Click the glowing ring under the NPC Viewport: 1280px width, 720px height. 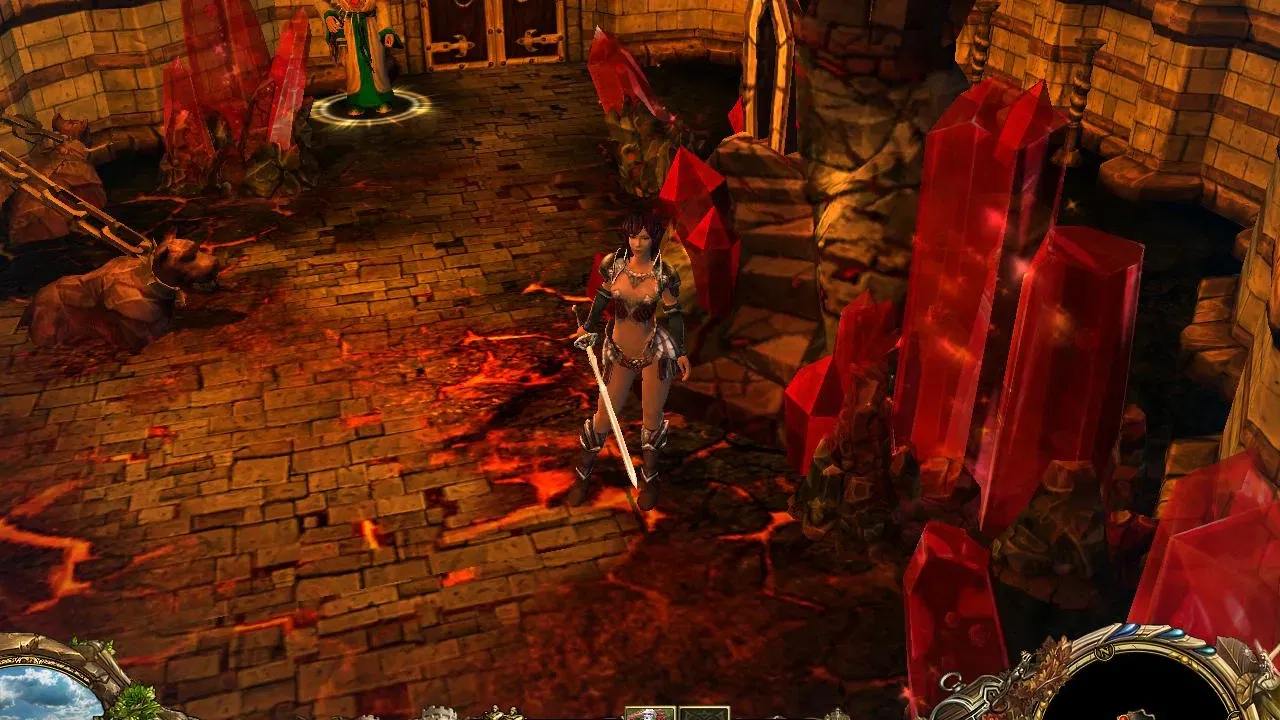[370, 105]
